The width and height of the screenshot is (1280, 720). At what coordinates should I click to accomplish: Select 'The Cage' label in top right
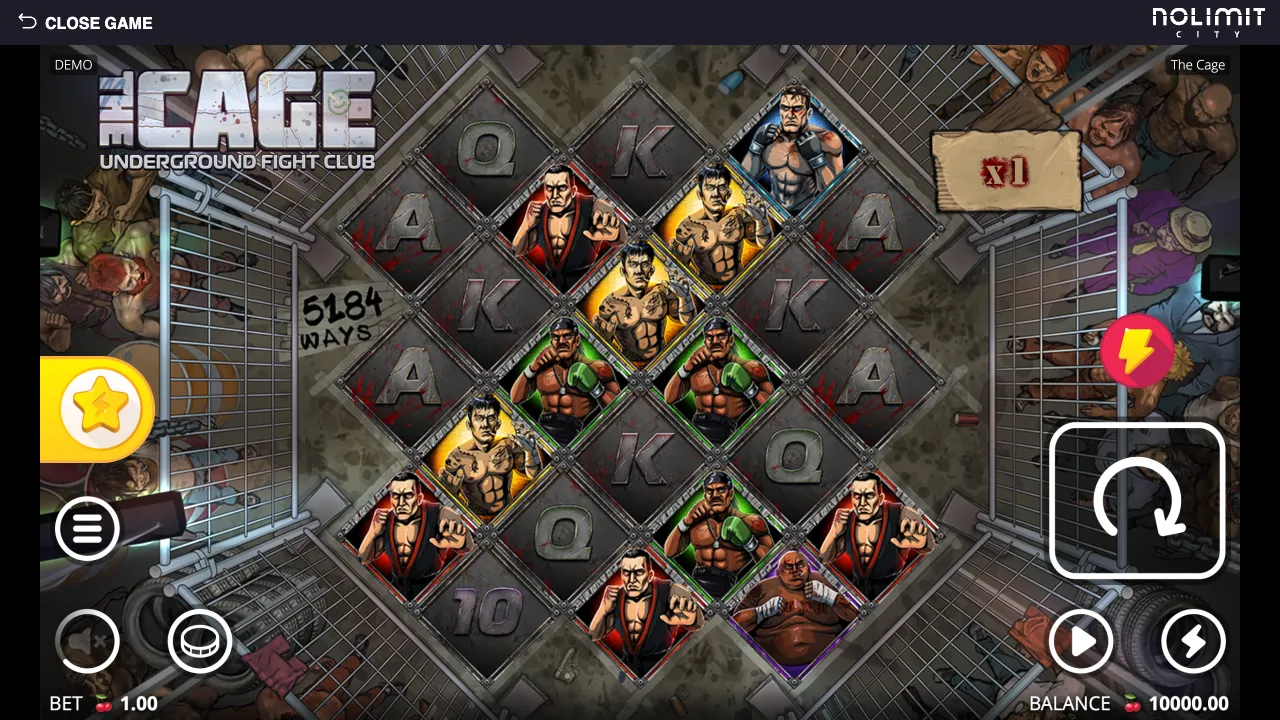click(x=1196, y=64)
